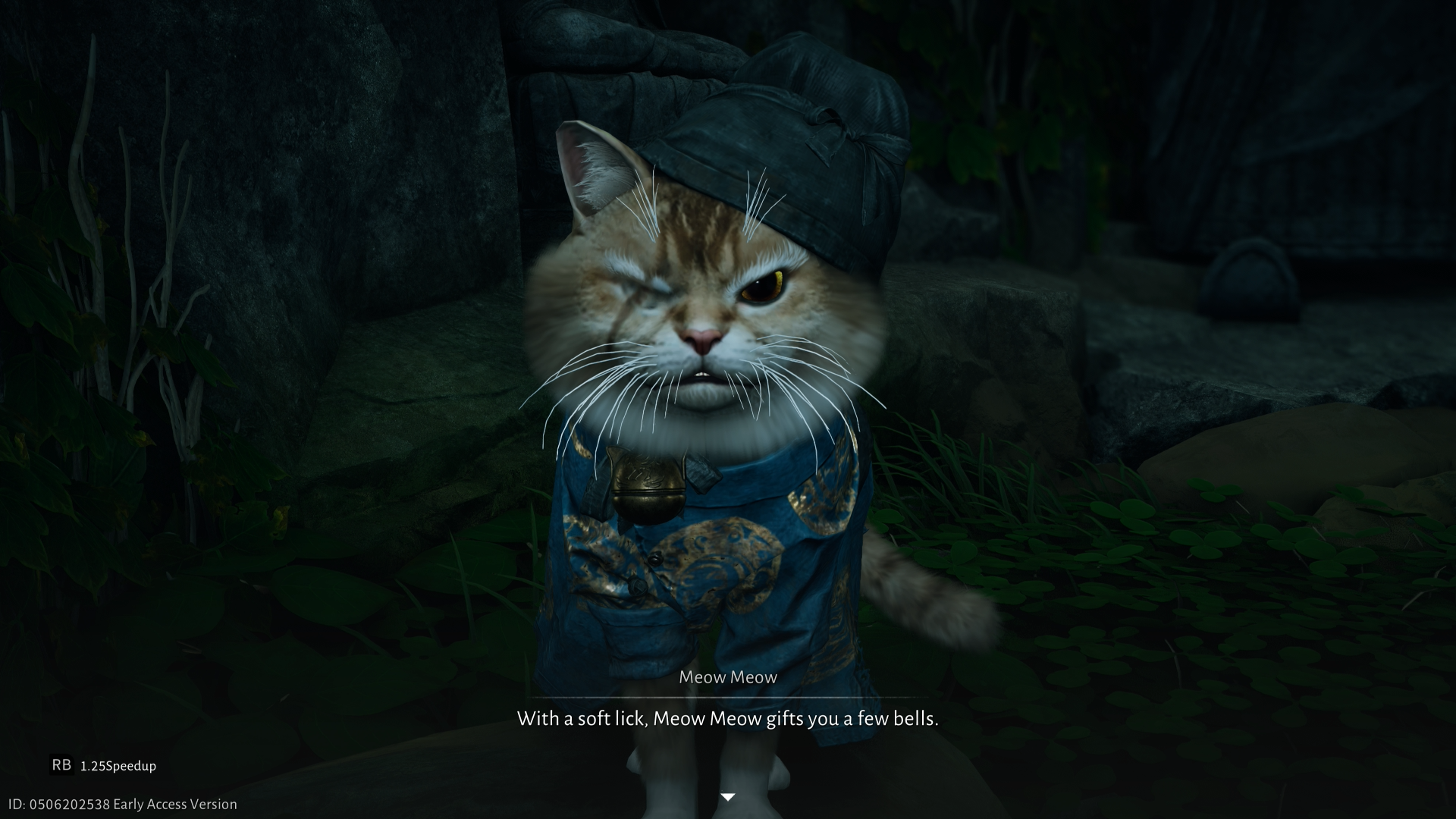1456x819 pixels.
Task: Advance dialogue using the white down arrow
Action: (x=728, y=797)
